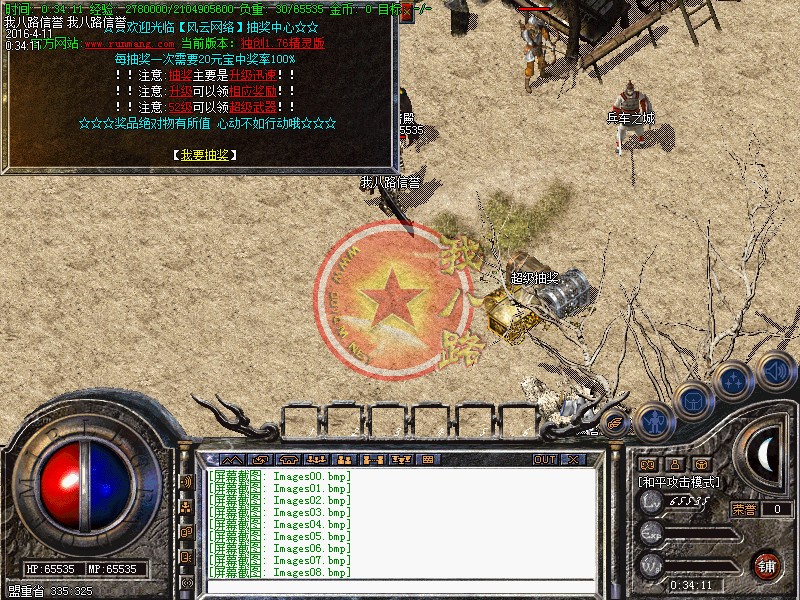Screen dimensions: 800x600
Task: Open the red 铺 shop button
Action: pyautogui.click(x=767, y=564)
